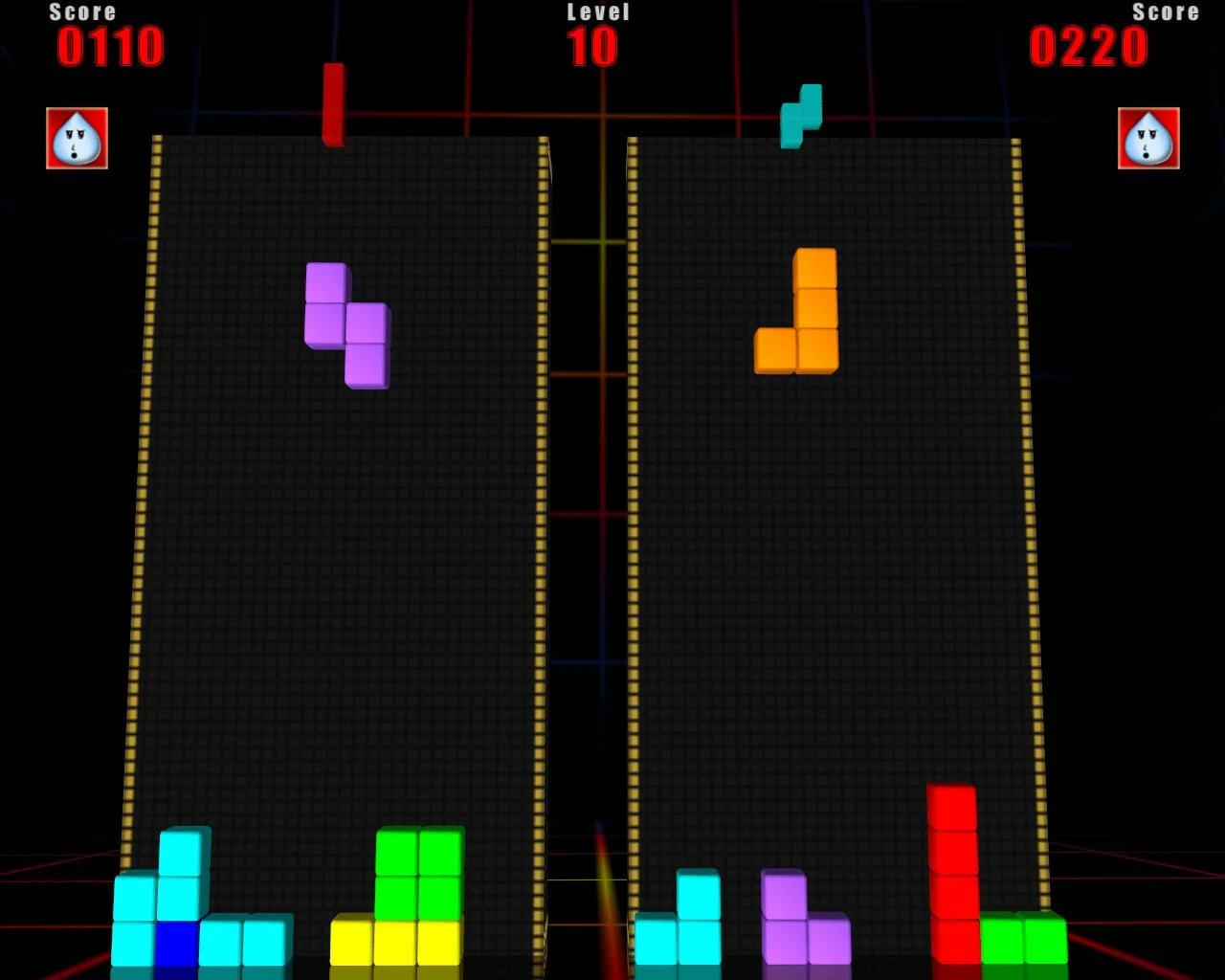Click the teal S-piece preview above the right board
The image size is (1225, 980).
click(800, 115)
